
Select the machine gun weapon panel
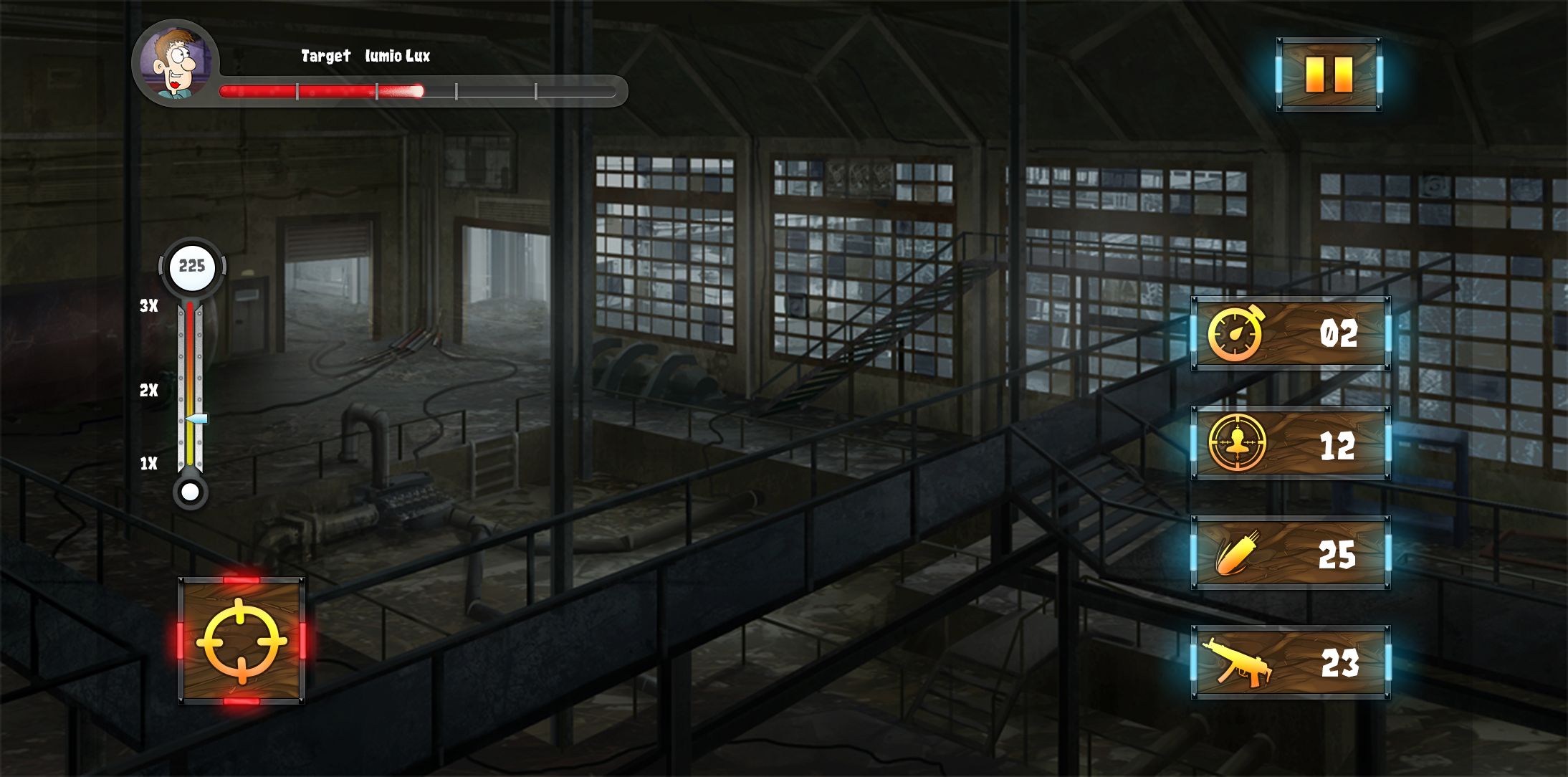coord(1291,662)
